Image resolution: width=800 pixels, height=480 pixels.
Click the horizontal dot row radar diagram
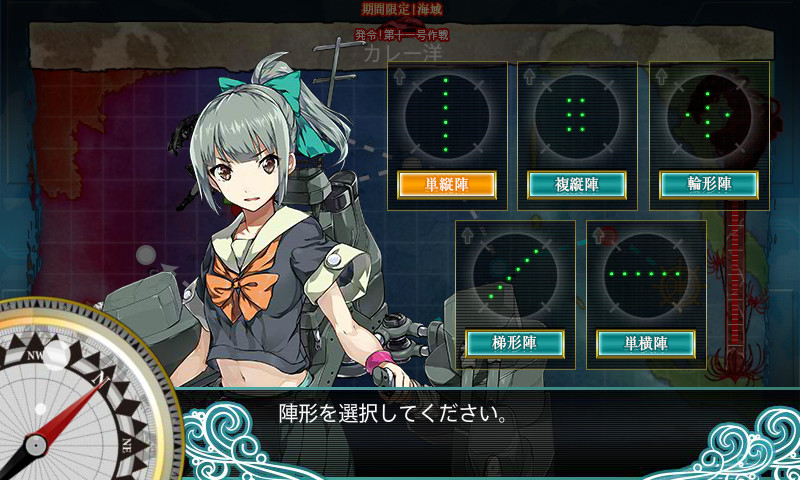coord(645,272)
